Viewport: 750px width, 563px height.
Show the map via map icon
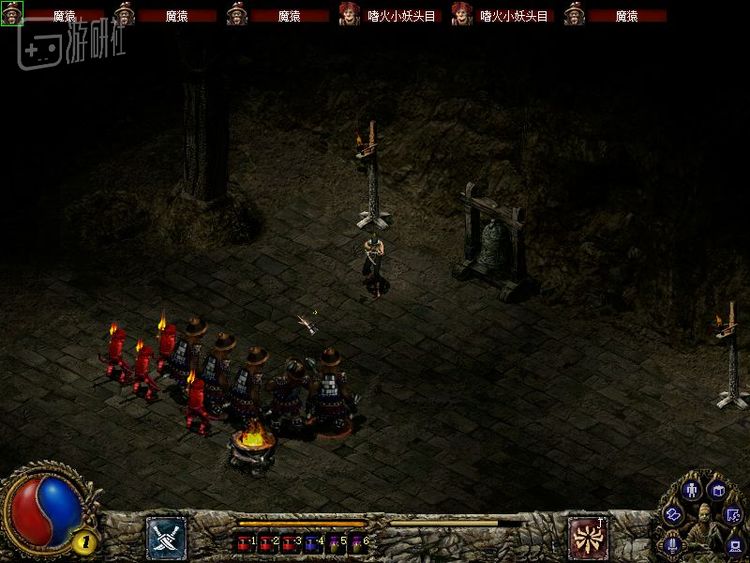click(x=733, y=514)
